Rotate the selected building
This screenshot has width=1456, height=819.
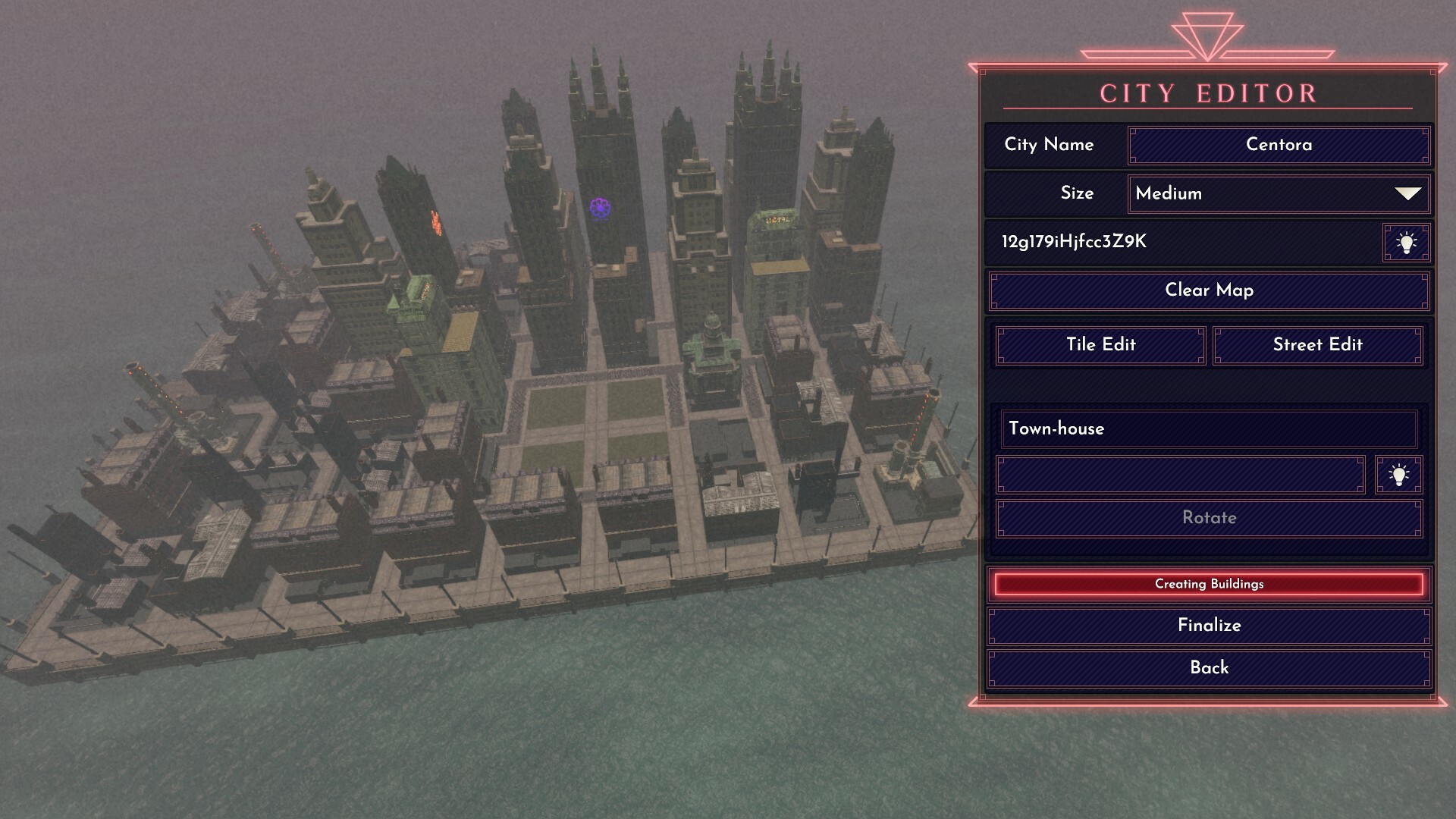click(1209, 518)
